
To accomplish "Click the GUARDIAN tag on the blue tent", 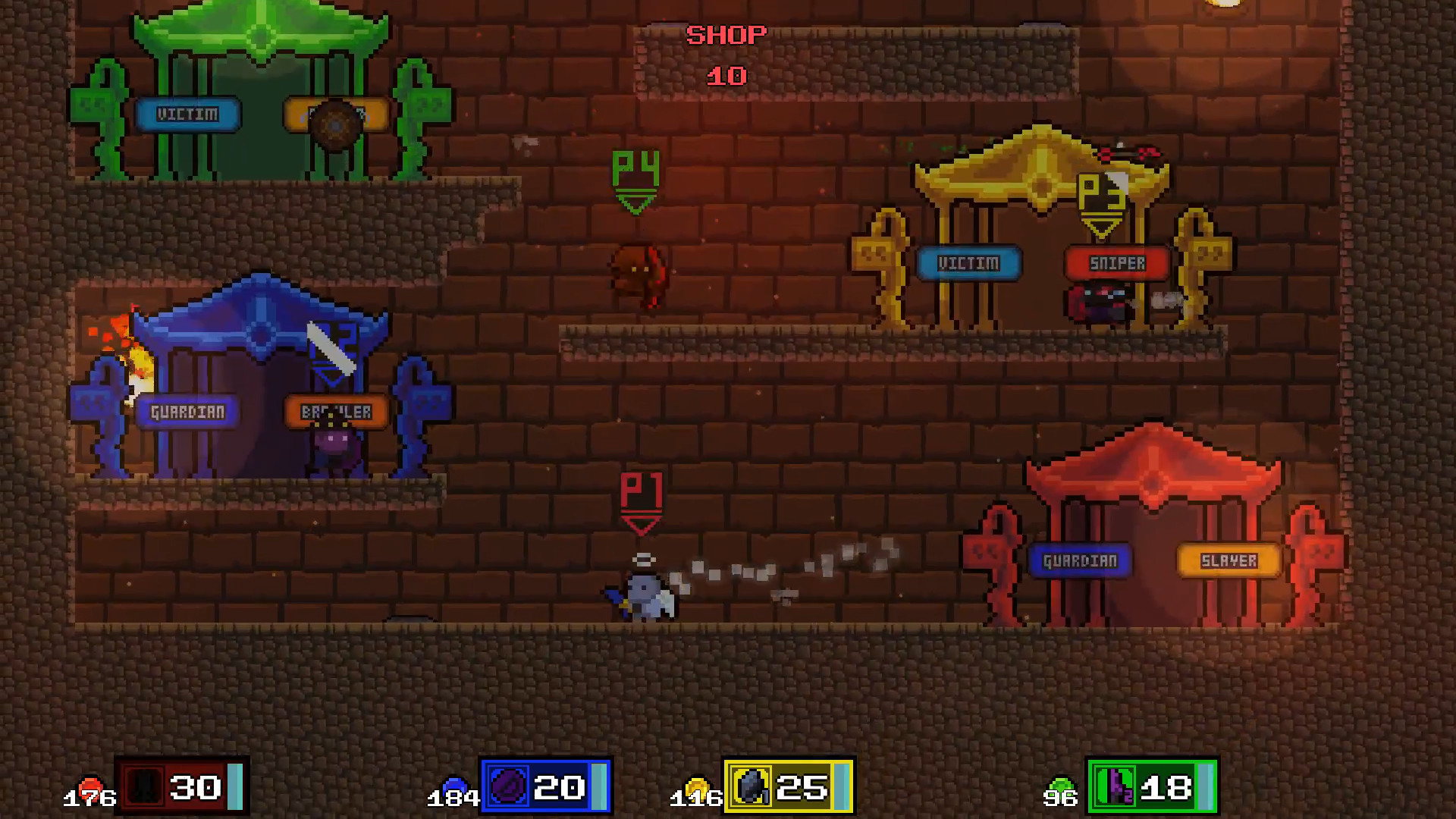I will tap(189, 411).
